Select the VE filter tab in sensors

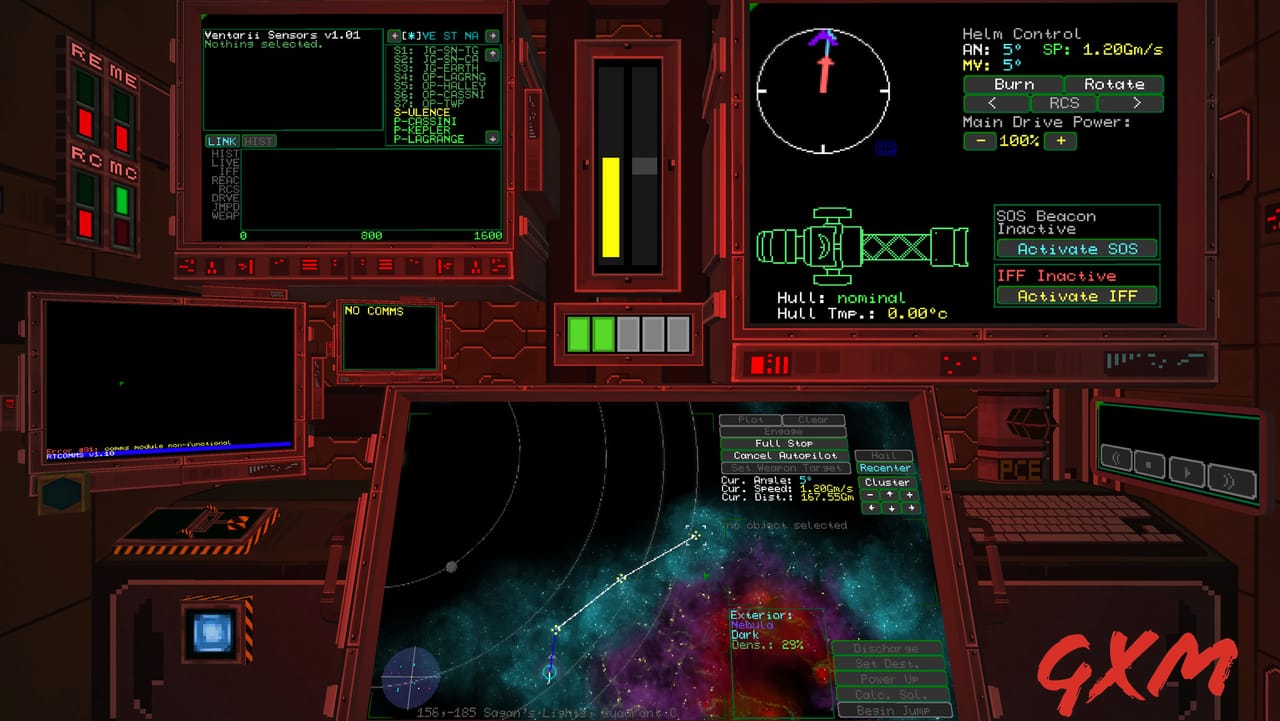click(x=429, y=36)
